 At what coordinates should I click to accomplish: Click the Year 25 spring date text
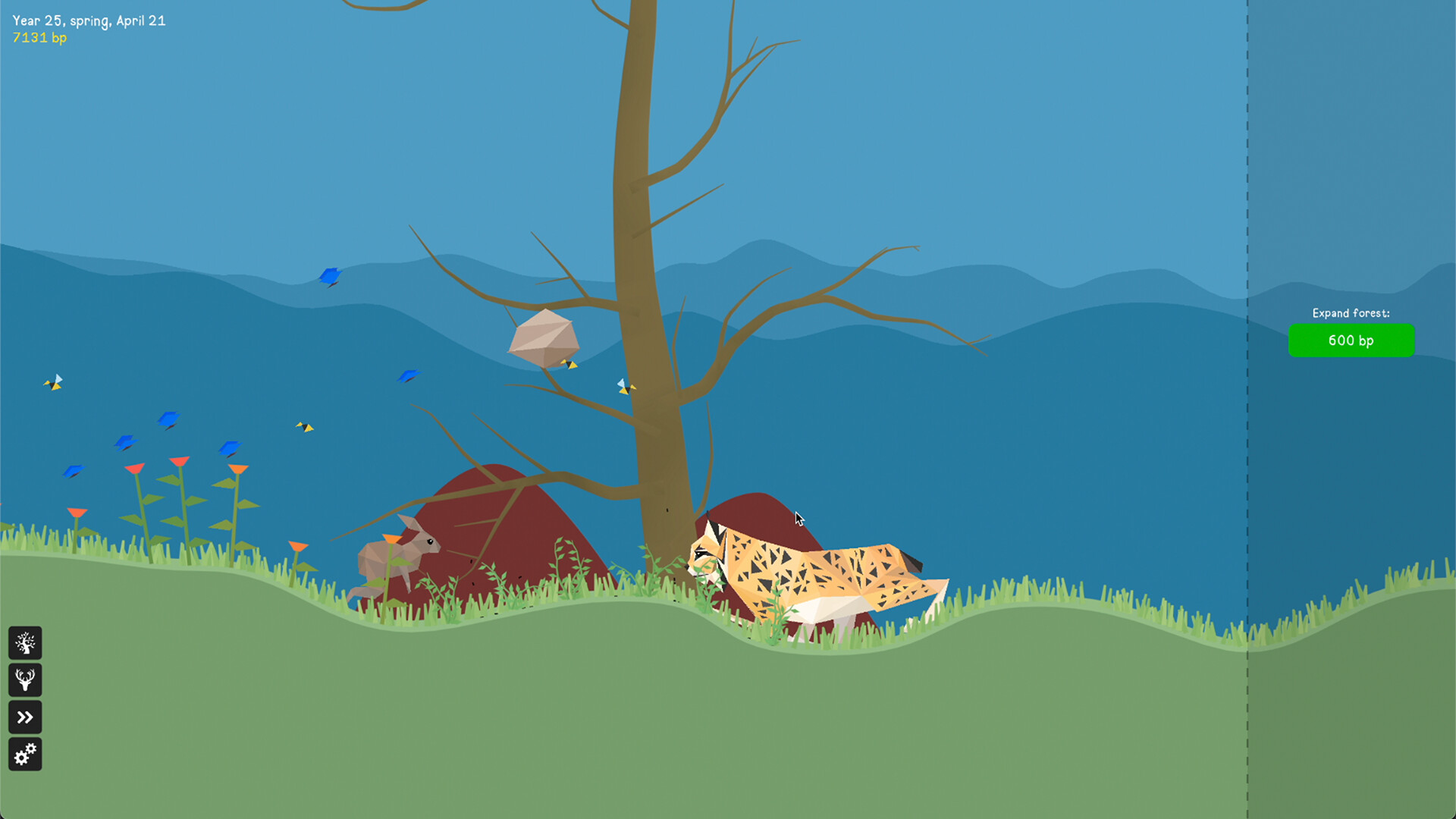[x=90, y=21]
